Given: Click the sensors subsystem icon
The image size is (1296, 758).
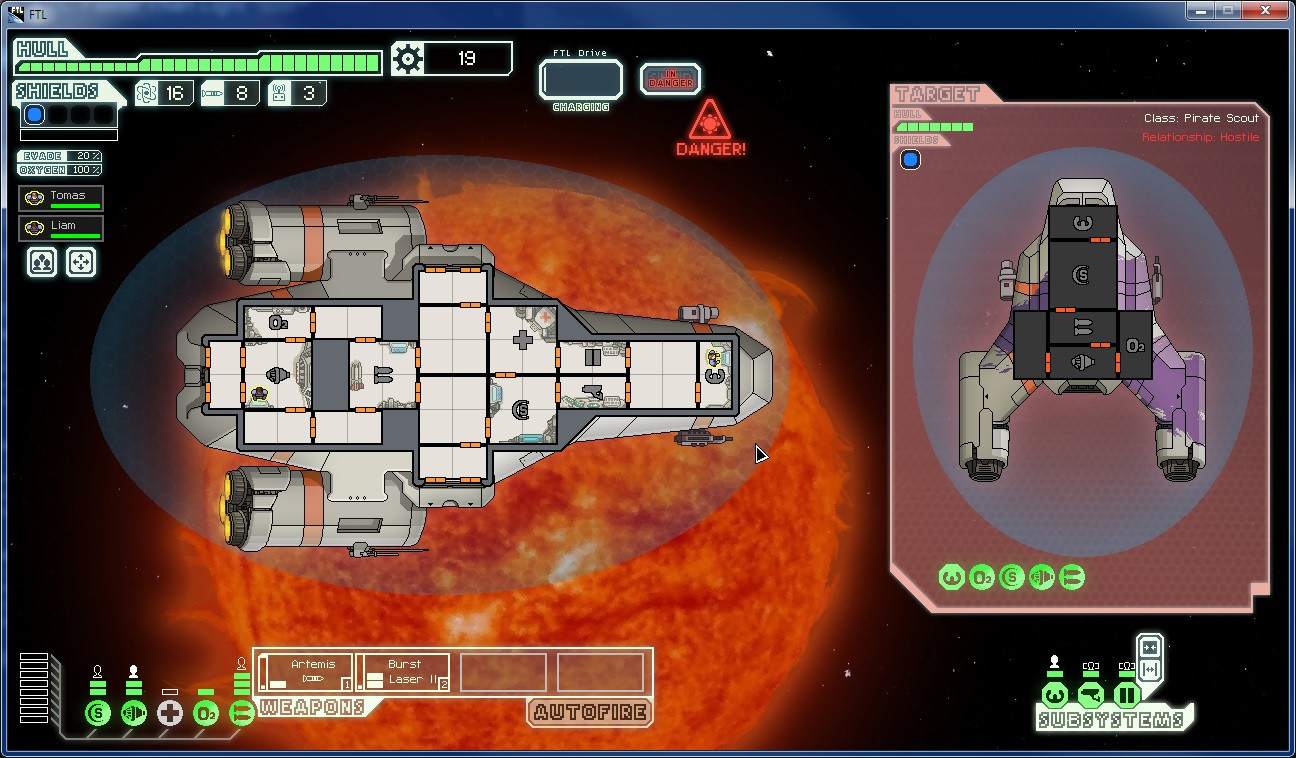Looking at the screenshot, I should [x=1091, y=694].
